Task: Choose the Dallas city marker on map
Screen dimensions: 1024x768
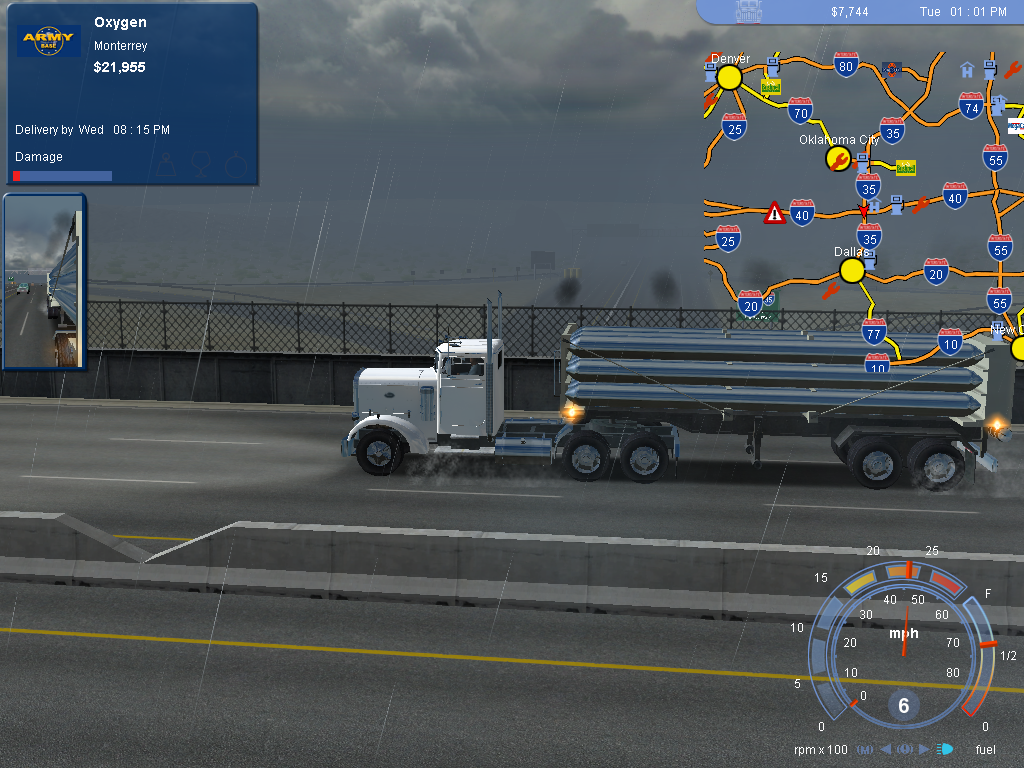Action: (x=852, y=270)
